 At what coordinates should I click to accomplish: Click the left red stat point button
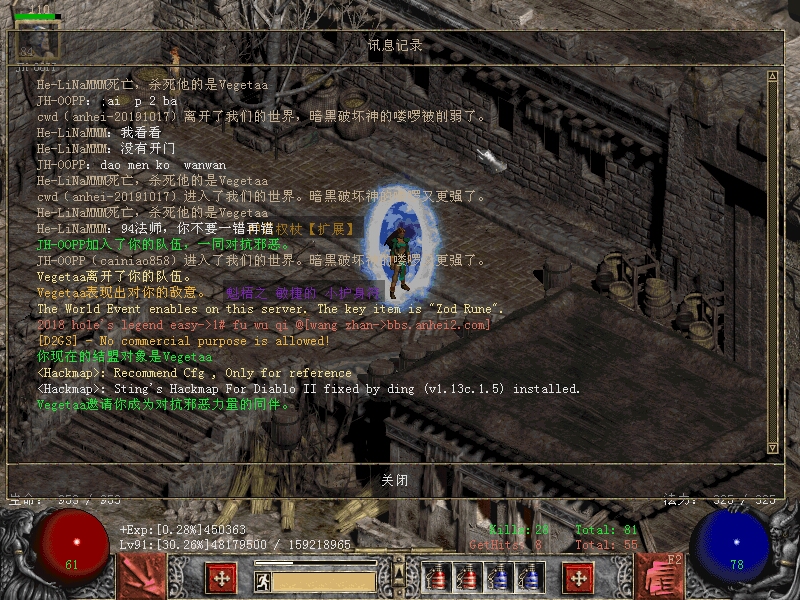pyautogui.click(x=220, y=577)
